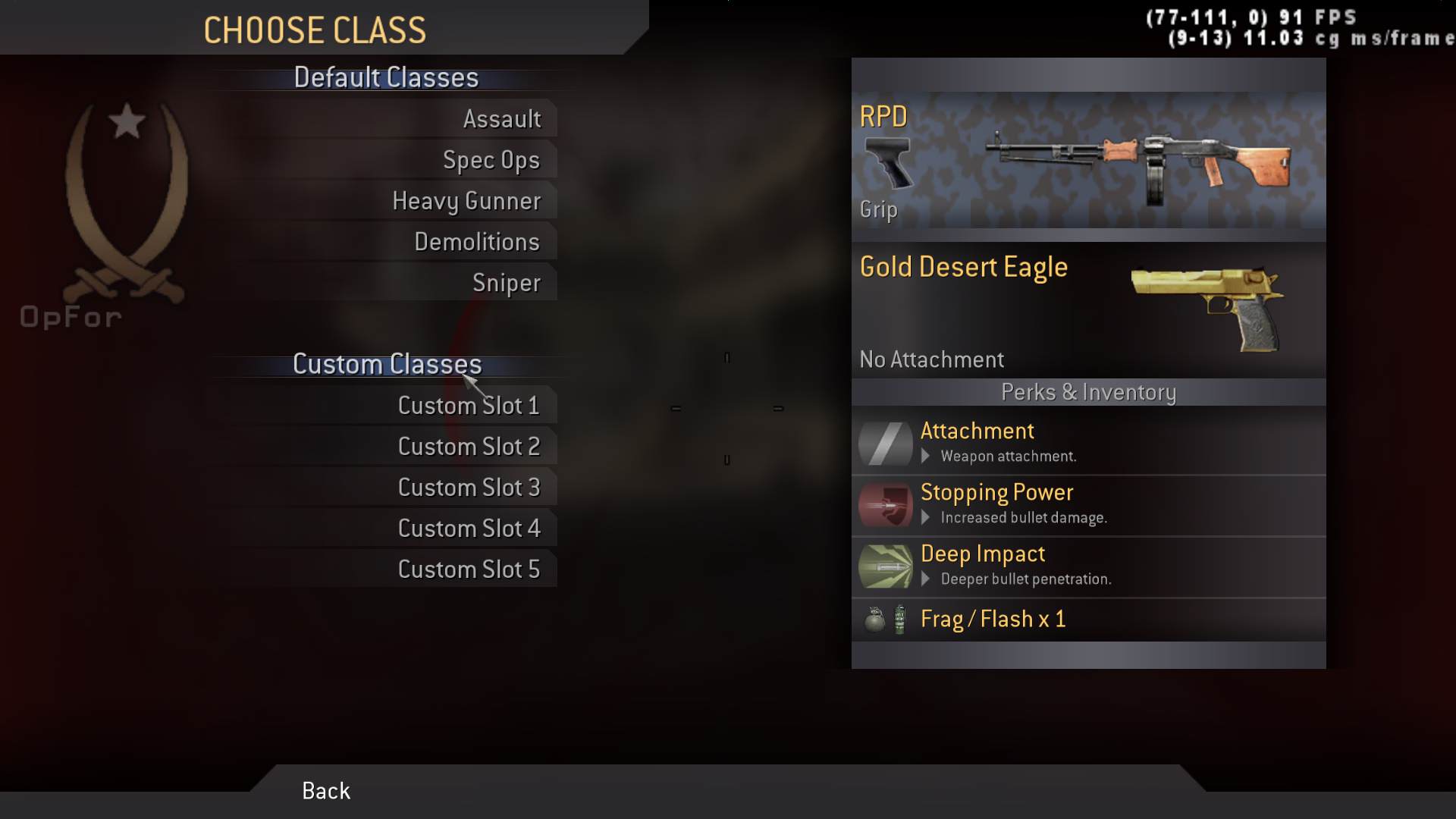Image resolution: width=1456 pixels, height=819 pixels.
Task: Pick the Heavy Gunner class
Action: (466, 201)
